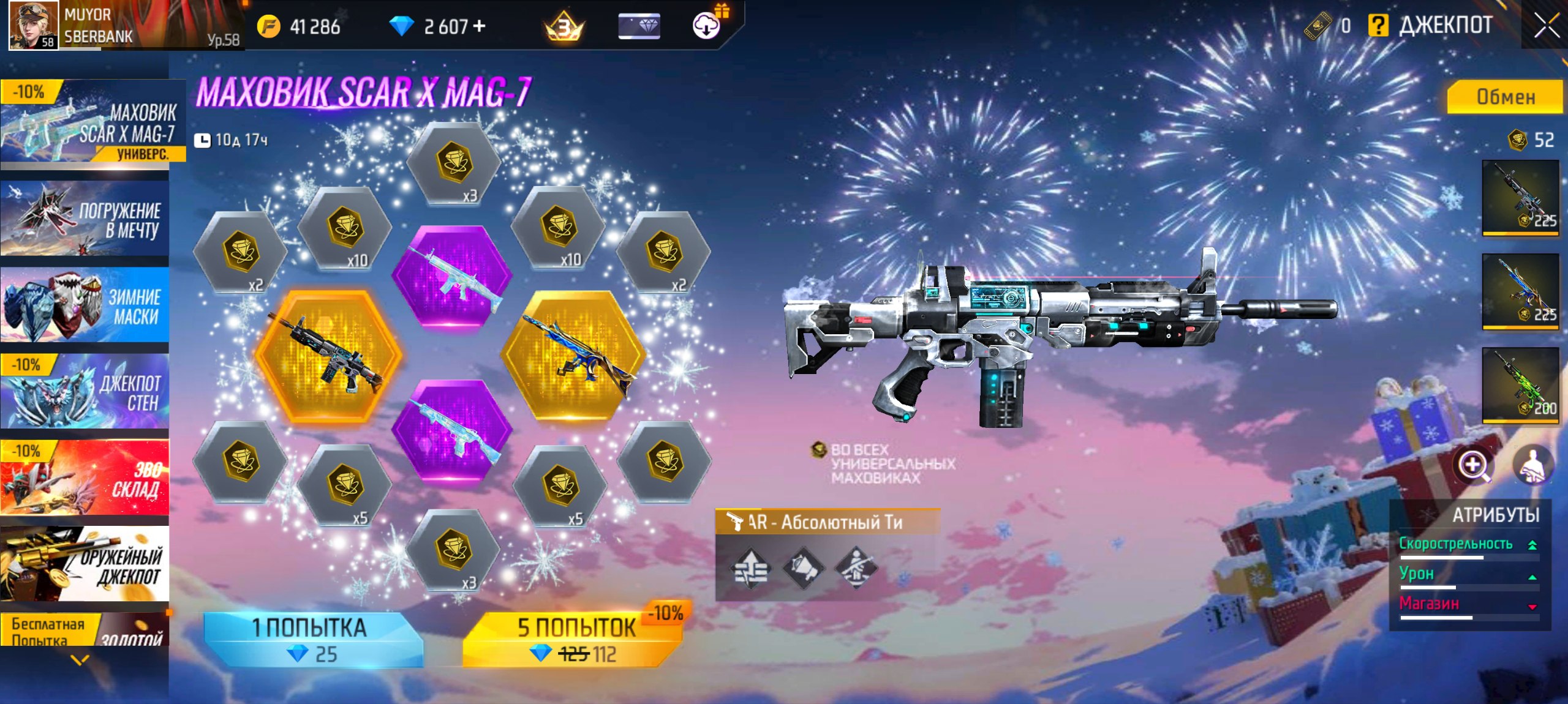The image size is (1568, 704).
Task: Zoom in on the weapon with magnifier icon
Action: pos(1473,465)
